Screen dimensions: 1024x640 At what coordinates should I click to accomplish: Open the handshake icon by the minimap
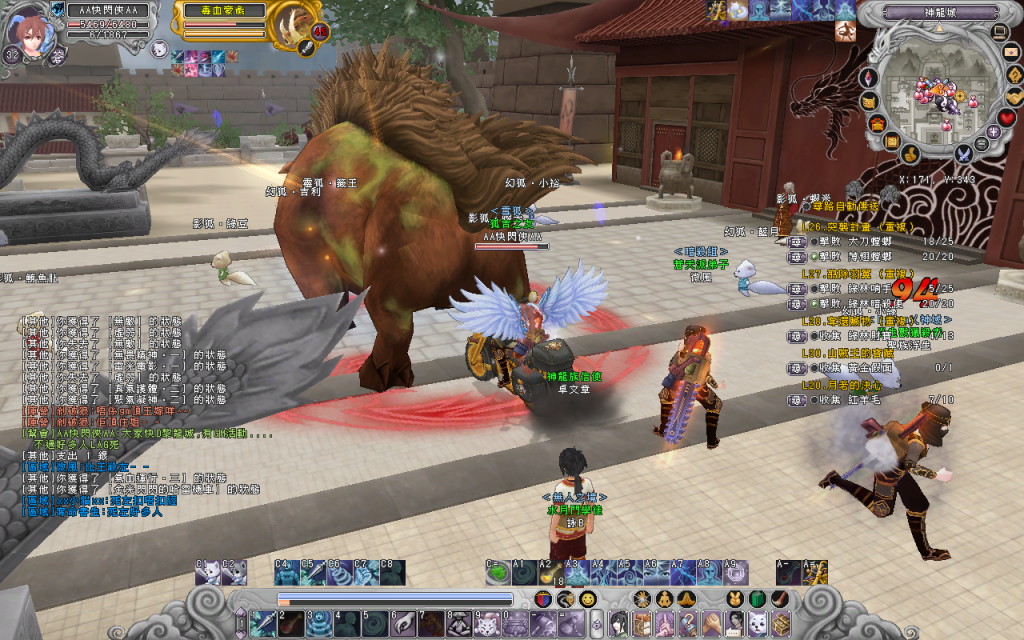click(1013, 97)
